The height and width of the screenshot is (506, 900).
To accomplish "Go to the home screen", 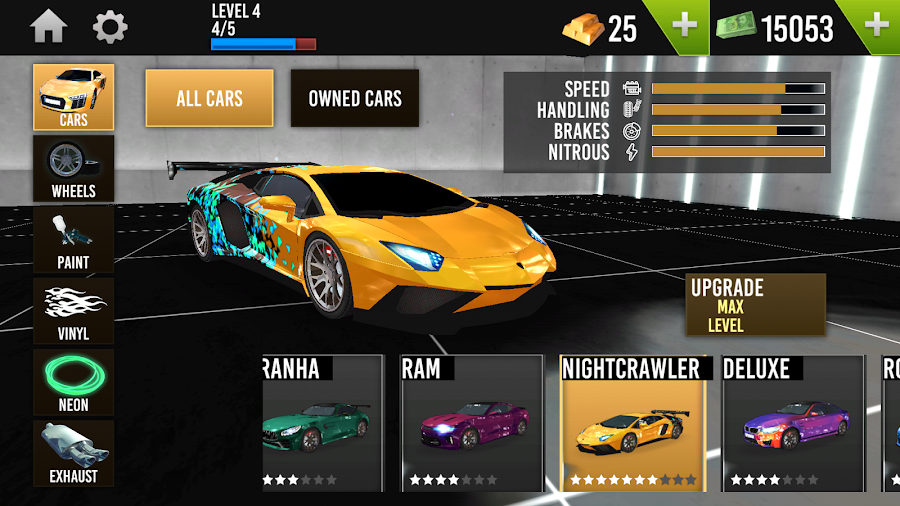I will tap(48, 27).
